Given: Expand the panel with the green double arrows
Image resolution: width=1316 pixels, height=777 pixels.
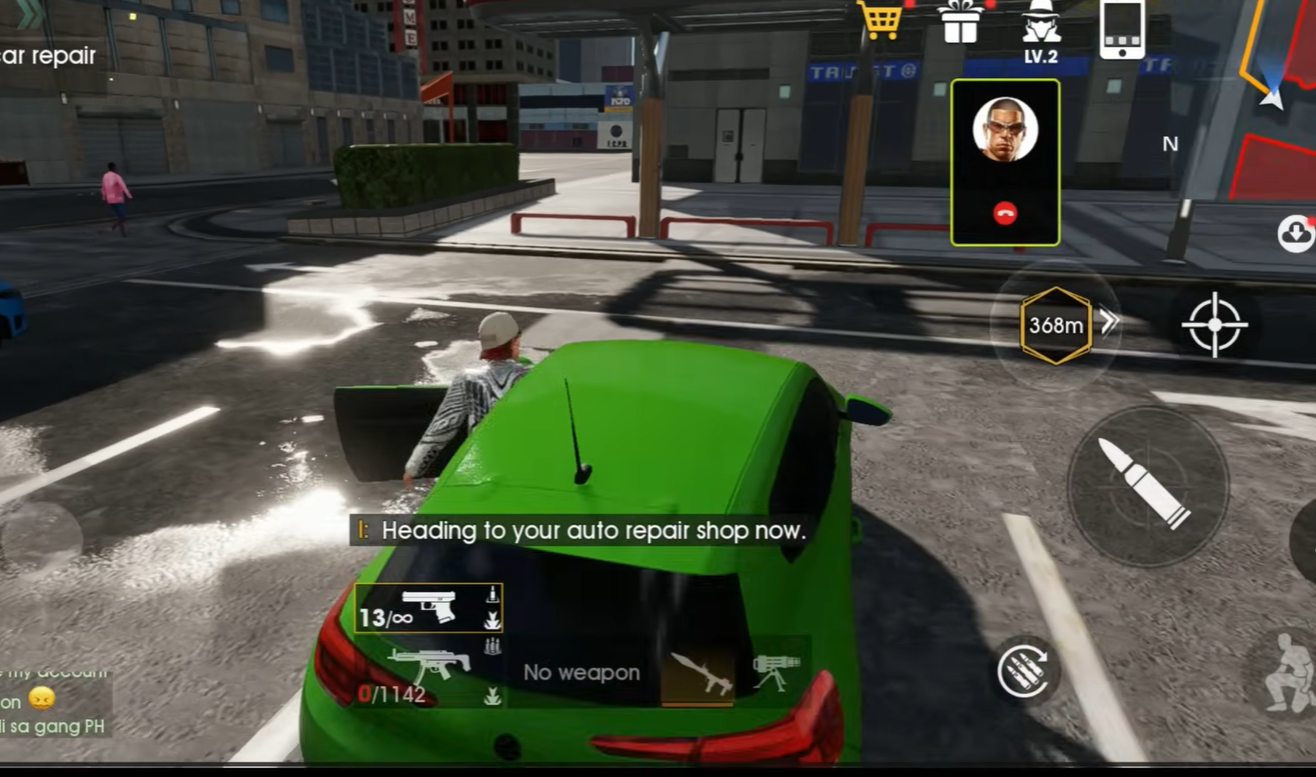Looking at the screenshot, I should click(x=29, y=13).
